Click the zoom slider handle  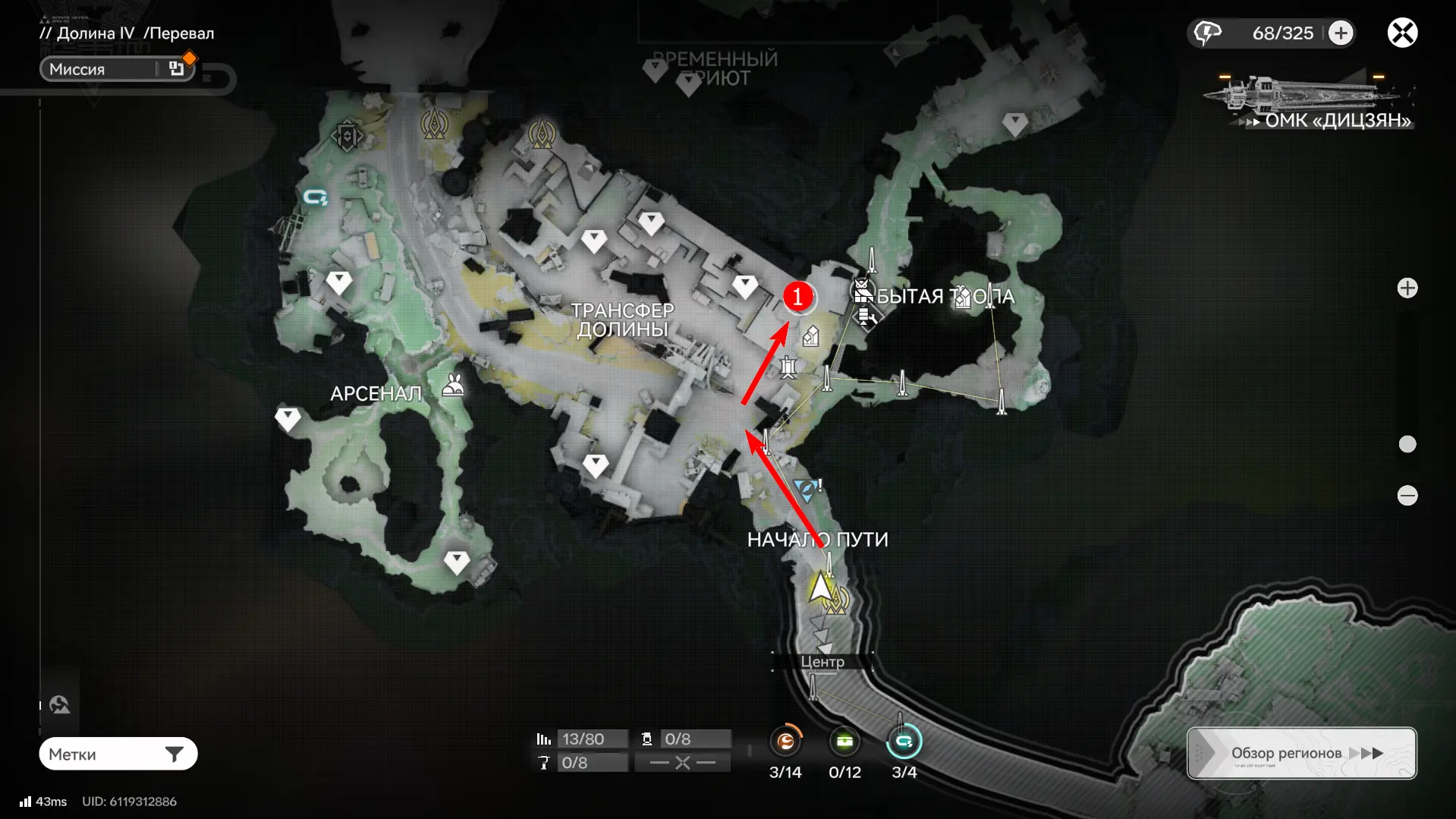pos(1407,444)
